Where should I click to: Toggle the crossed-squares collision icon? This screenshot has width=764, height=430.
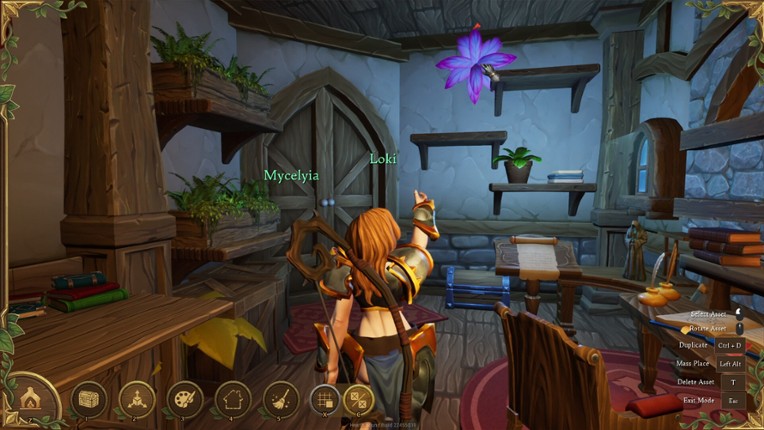pos(358,400)
